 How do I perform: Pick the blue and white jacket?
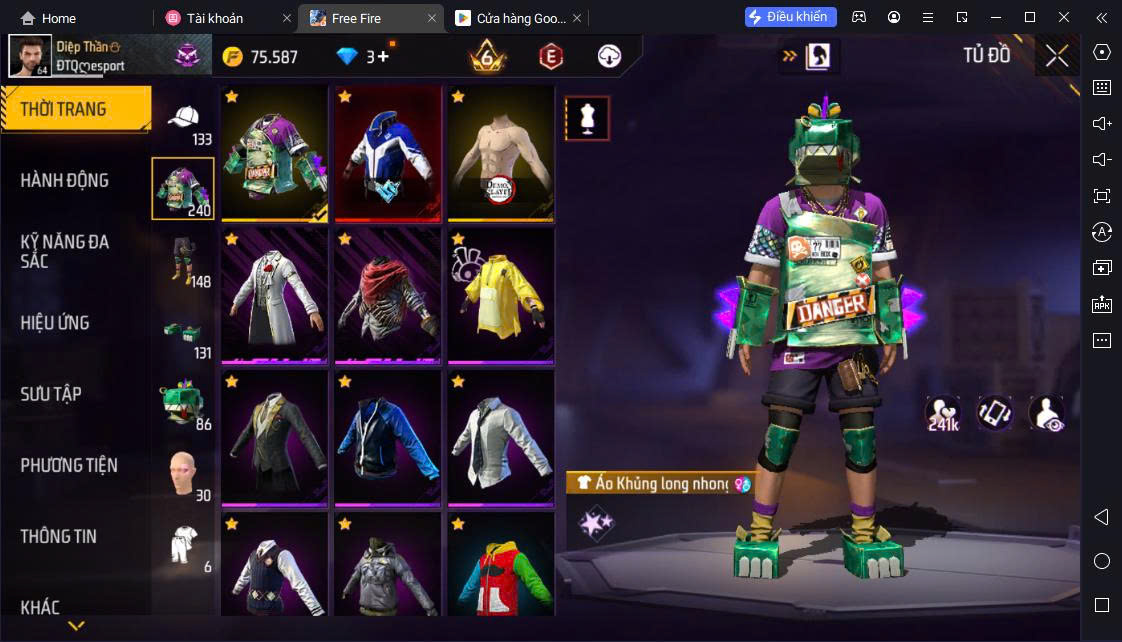(388, 153)
